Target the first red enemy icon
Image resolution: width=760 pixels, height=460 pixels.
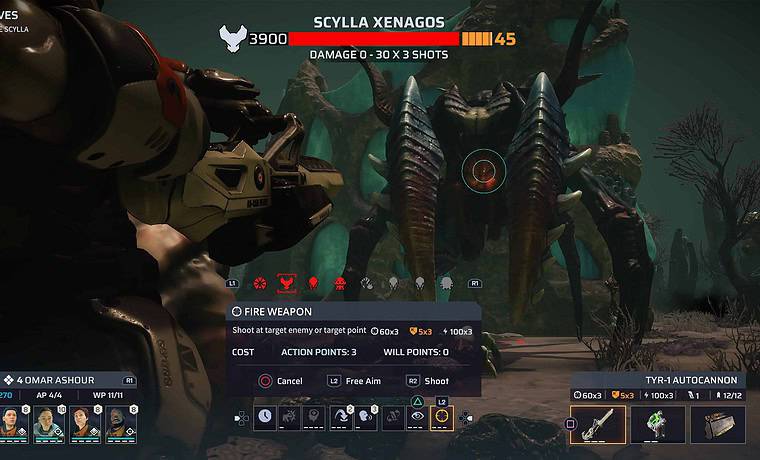click(260, 284)
